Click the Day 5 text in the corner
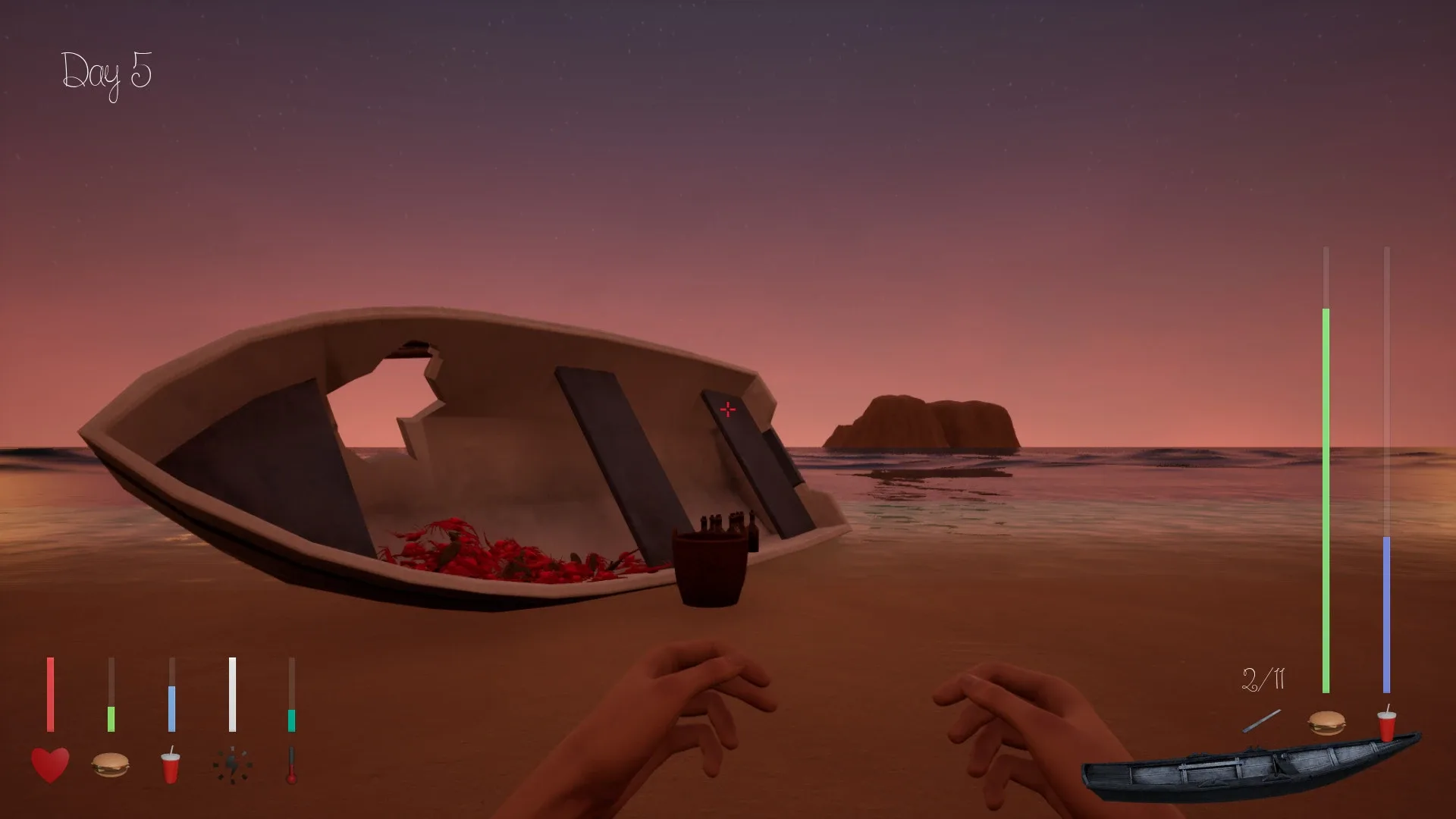 [x=108, y=72]
